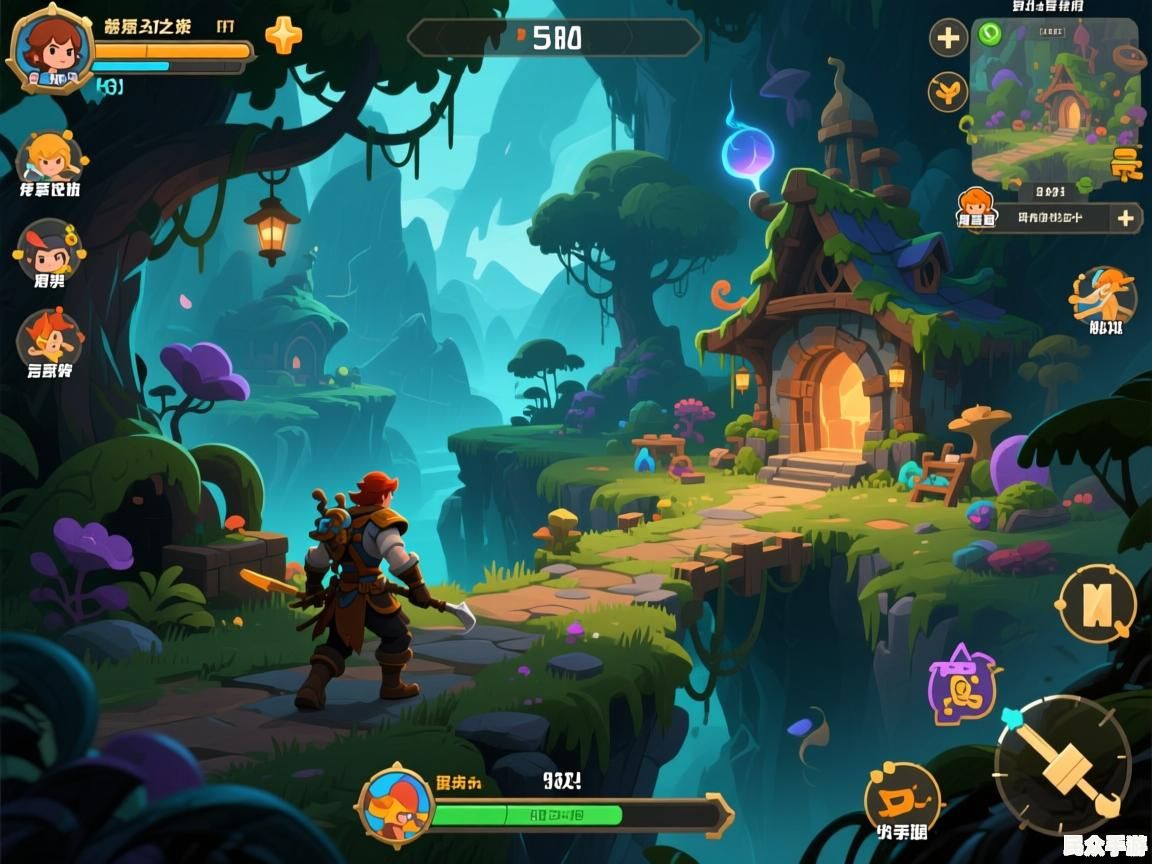
Task: Click the orange-haired portrait beside the green bar
Action: click(x=397, y=802)
